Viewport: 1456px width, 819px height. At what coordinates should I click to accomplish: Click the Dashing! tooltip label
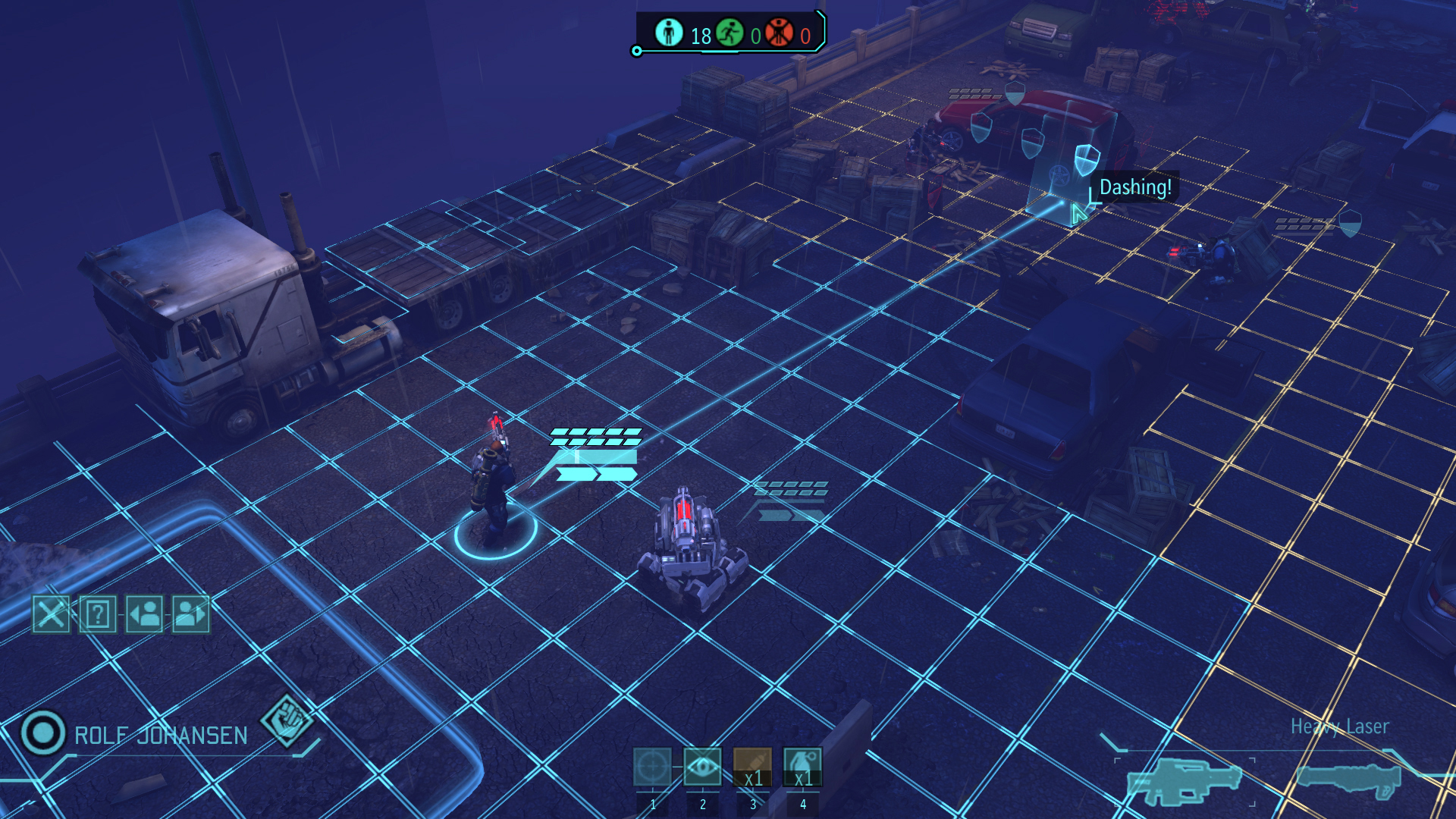[1135, 187]
